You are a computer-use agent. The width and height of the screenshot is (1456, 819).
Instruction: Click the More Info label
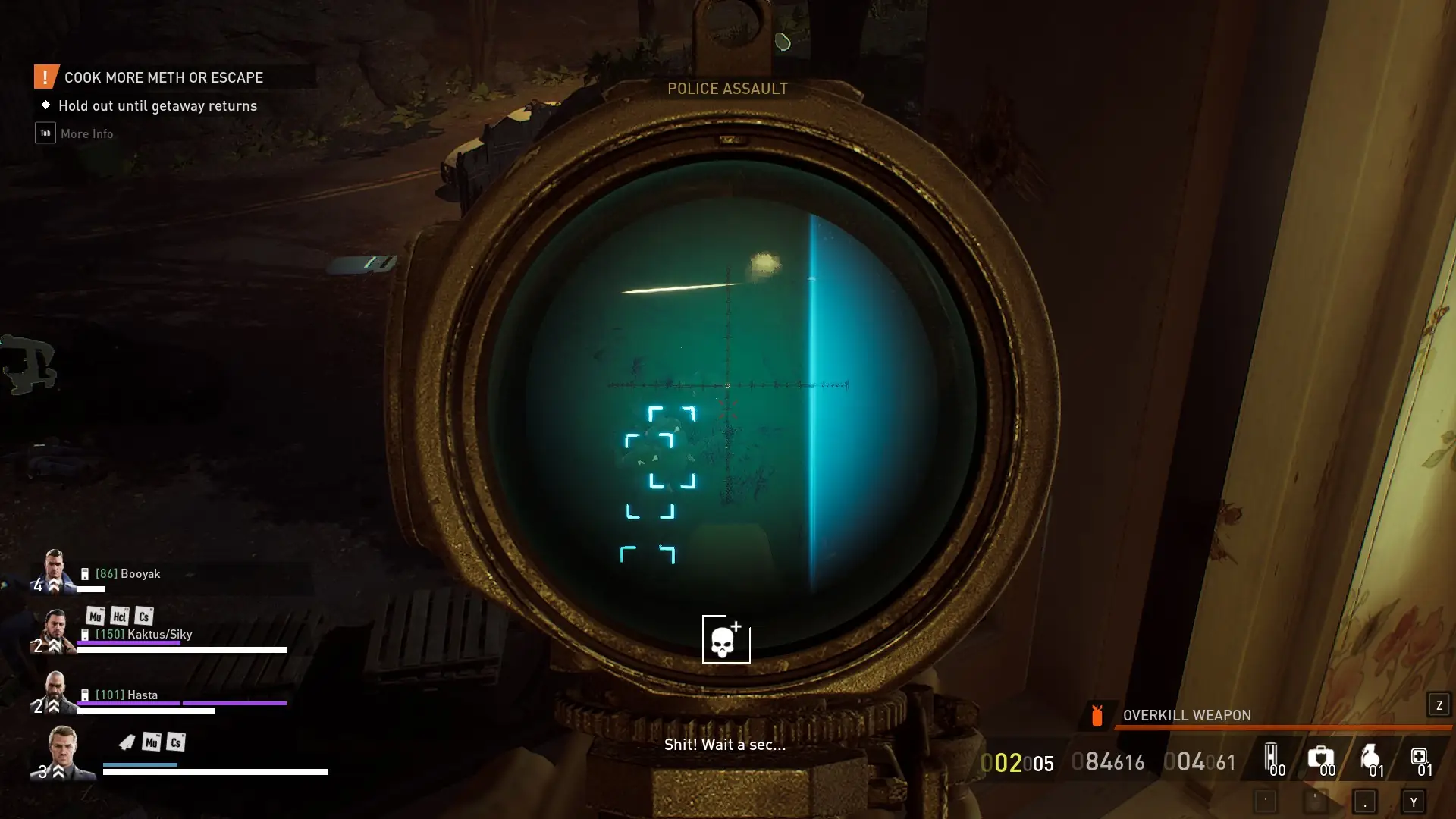coord(86,133)
